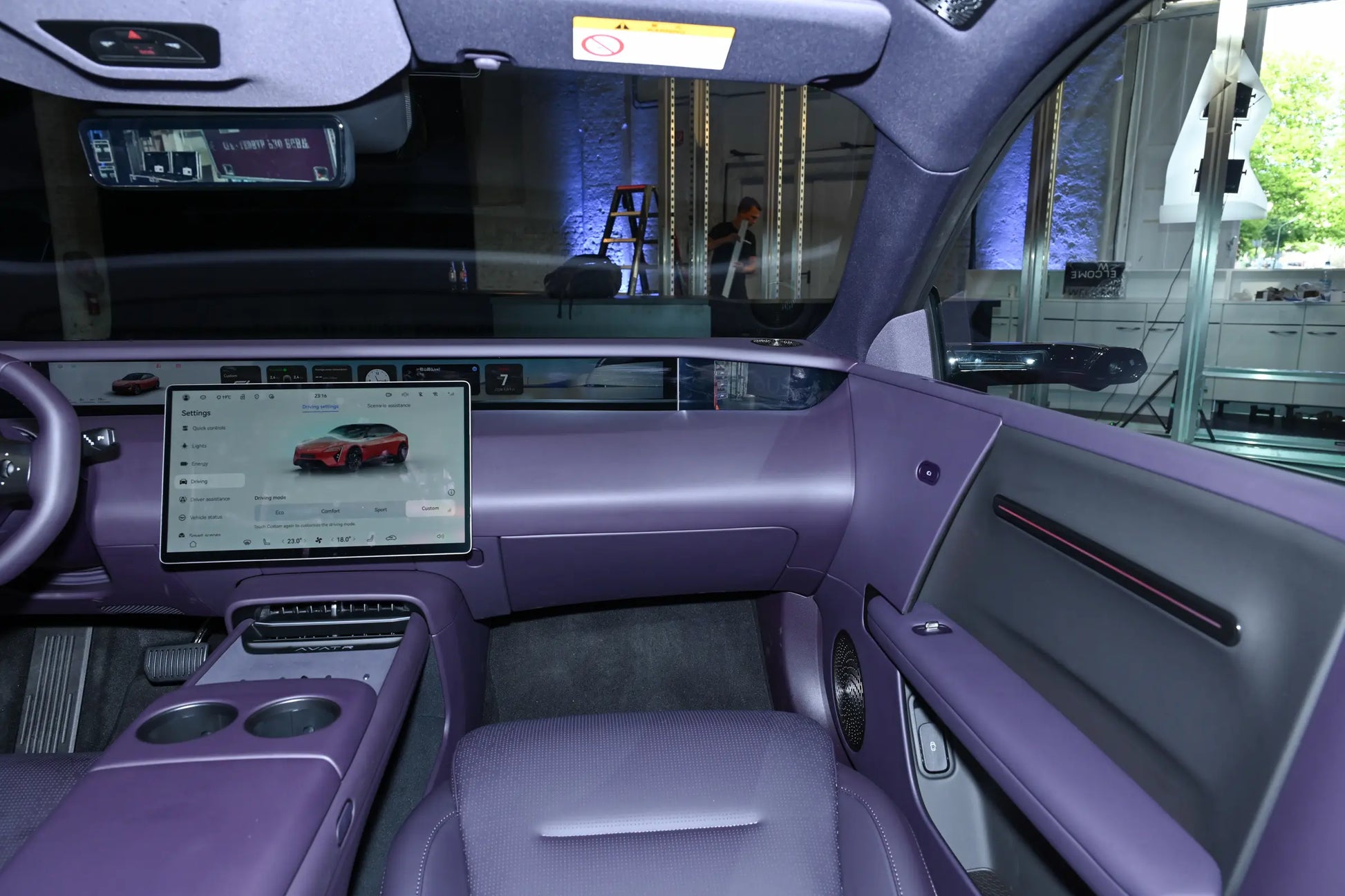This screenshot has width=1345, height=896.
Task: Open the user profile icon
Action: pyautogui.click(x=186, y=398)
